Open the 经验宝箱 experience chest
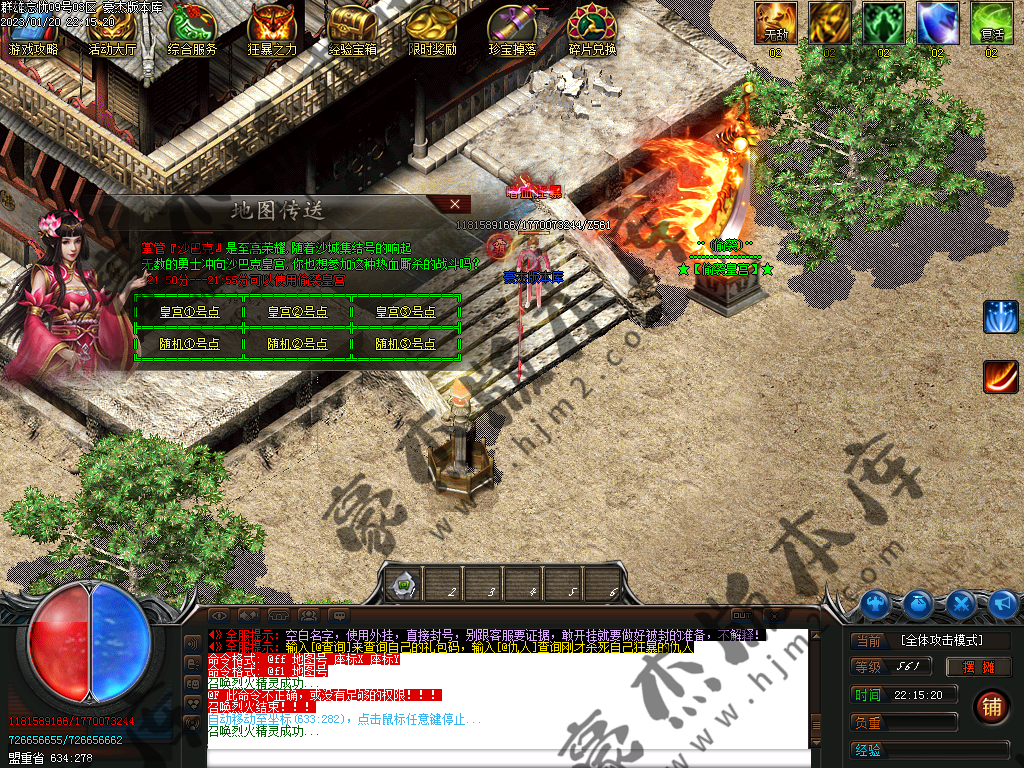 pos(352,30)
